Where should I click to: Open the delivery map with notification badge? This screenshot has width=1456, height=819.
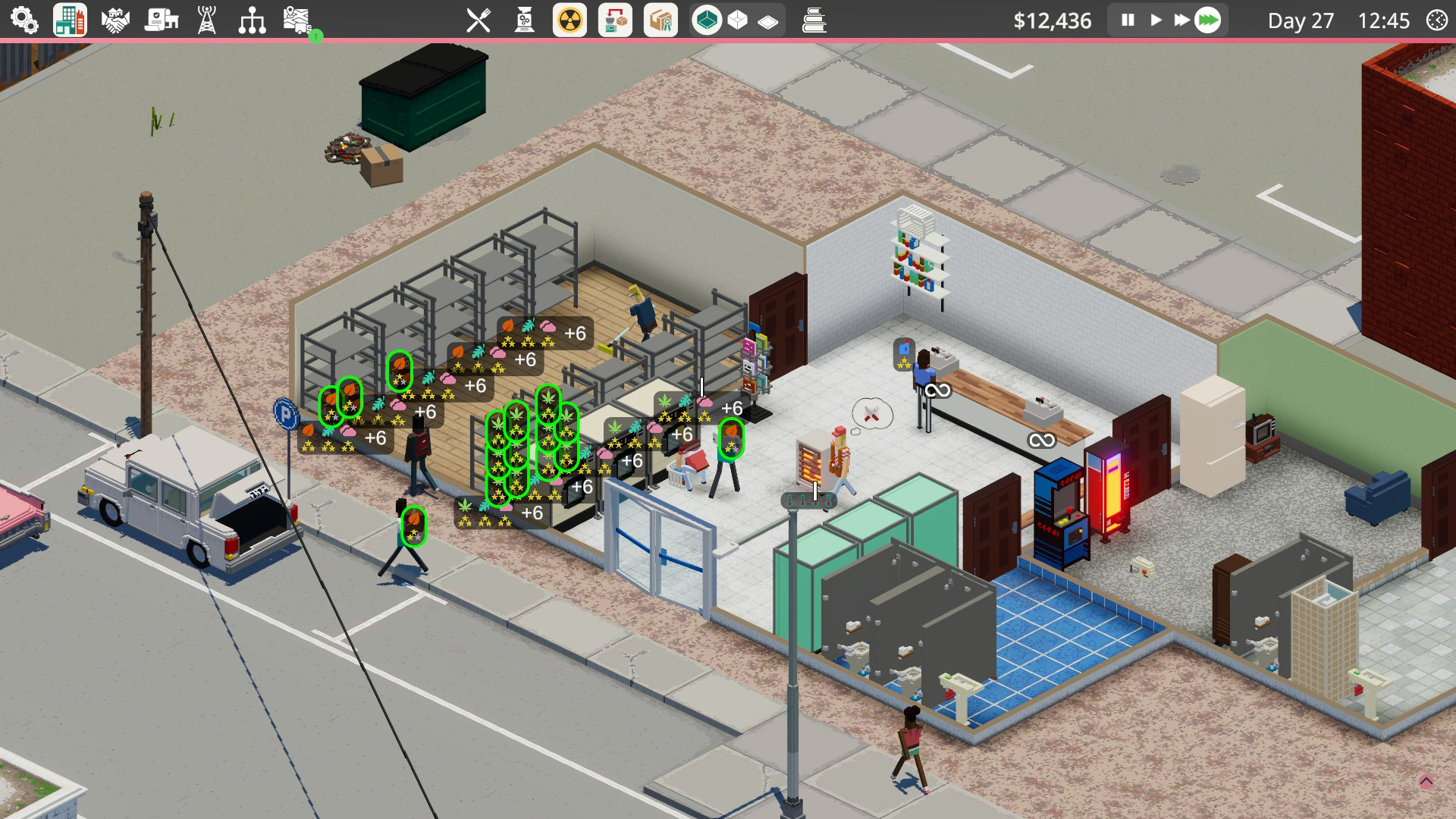[298, 20]
